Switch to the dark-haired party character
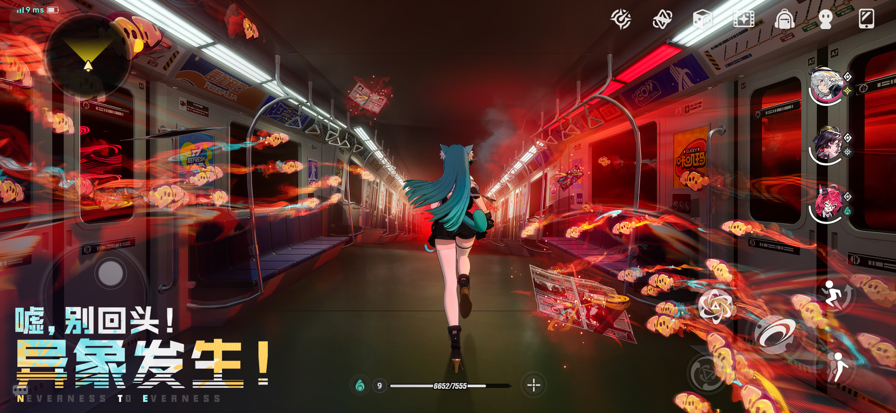 [827, 146]
